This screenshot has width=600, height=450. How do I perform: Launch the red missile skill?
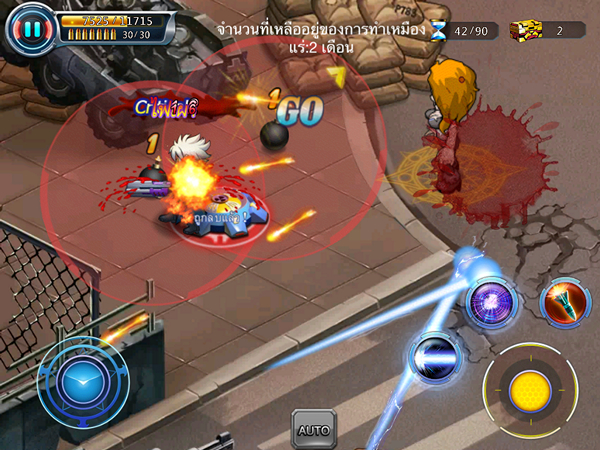tap(561, 300)
